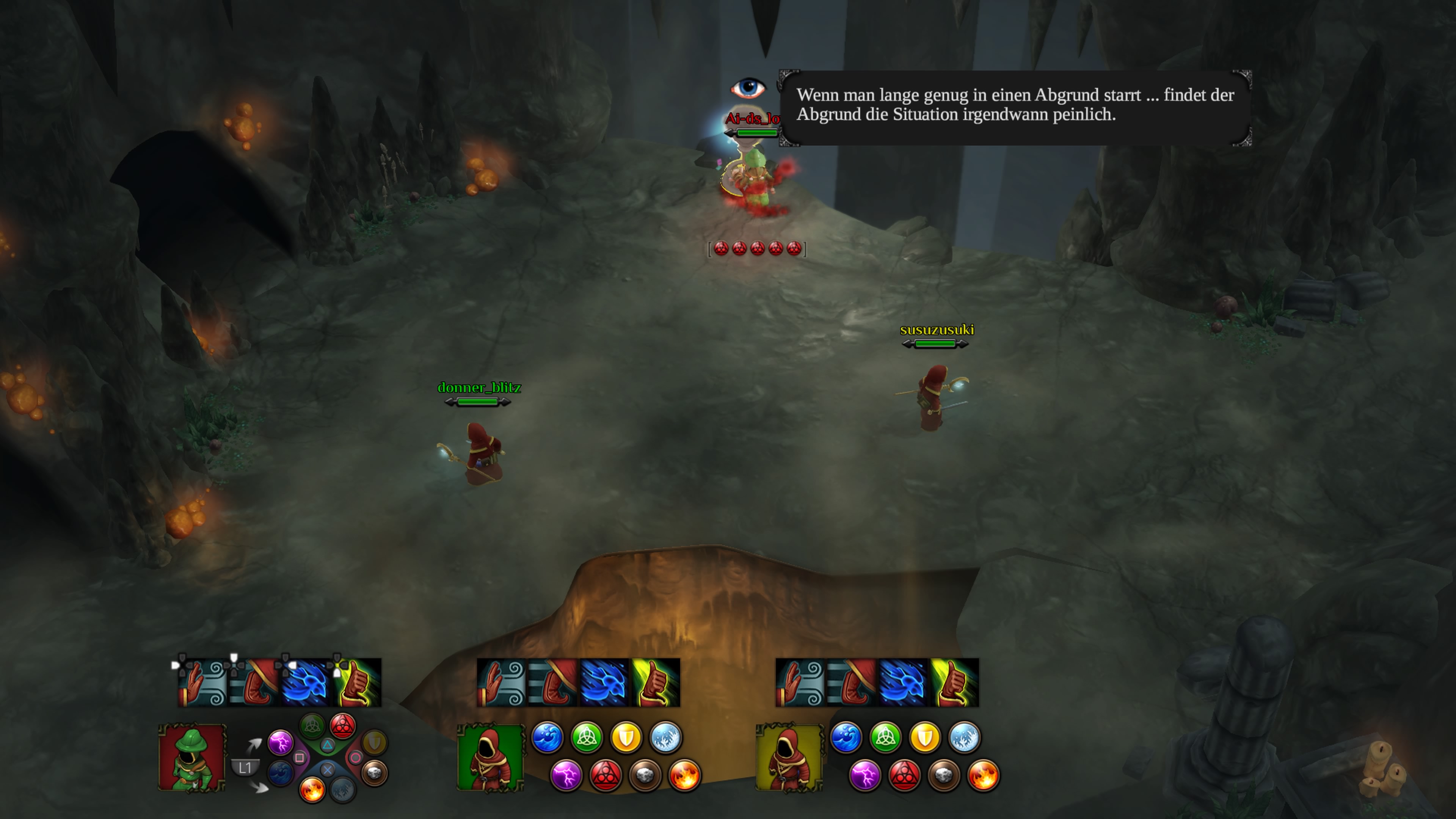Select the blue water element beside the green-background portrait
The height and width of the screenshot is (819, 1456).
[x=547, y=737]
